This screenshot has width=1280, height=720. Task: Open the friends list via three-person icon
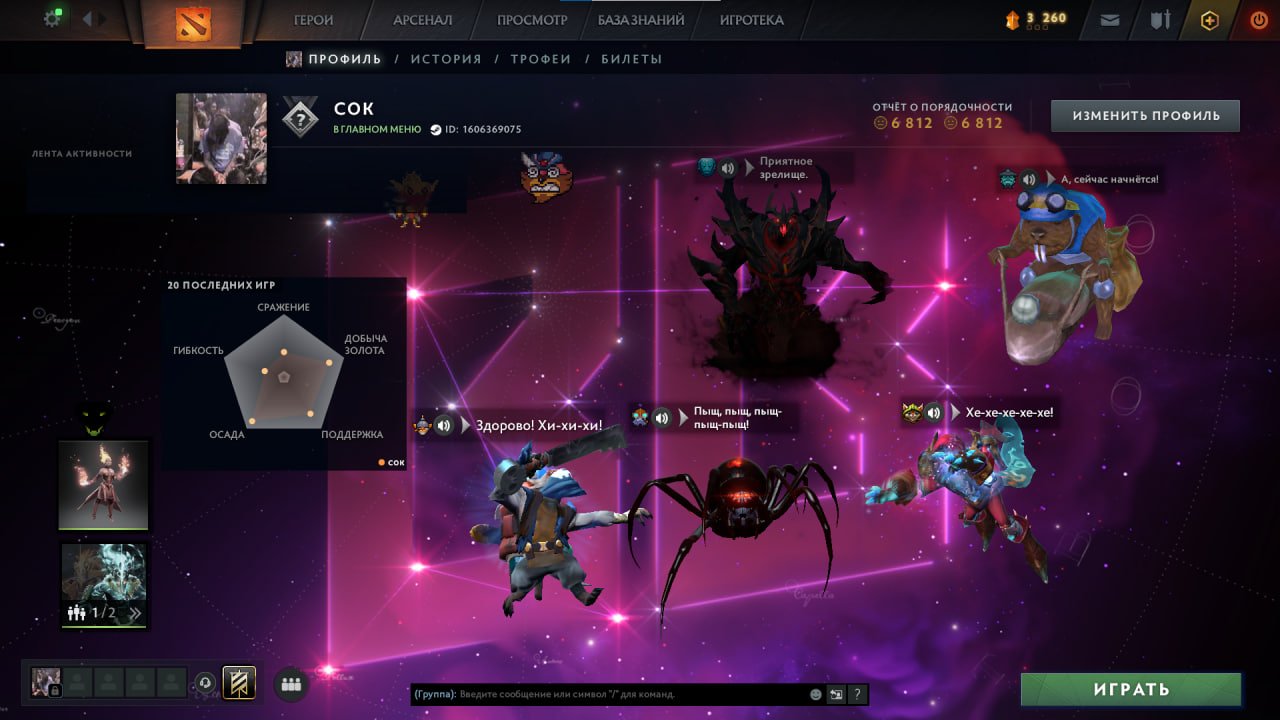(290, 682)
